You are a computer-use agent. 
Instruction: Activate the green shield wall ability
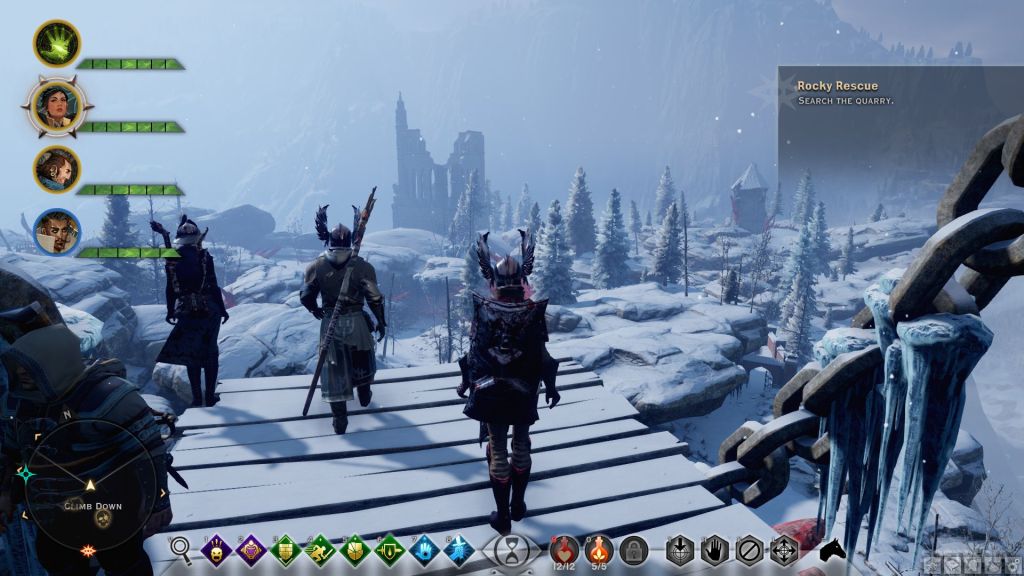tap(286, 548)
